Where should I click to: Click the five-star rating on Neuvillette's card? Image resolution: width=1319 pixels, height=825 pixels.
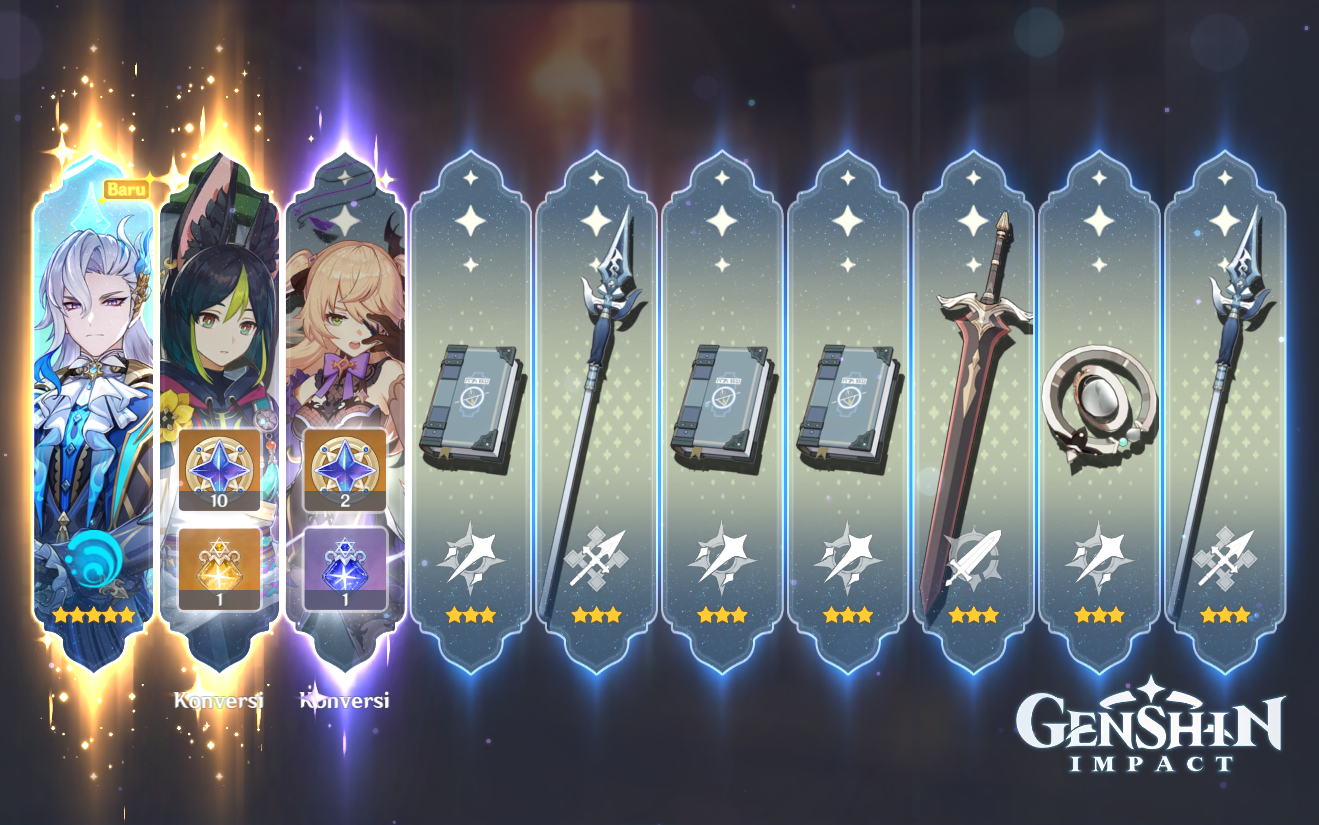95,617
